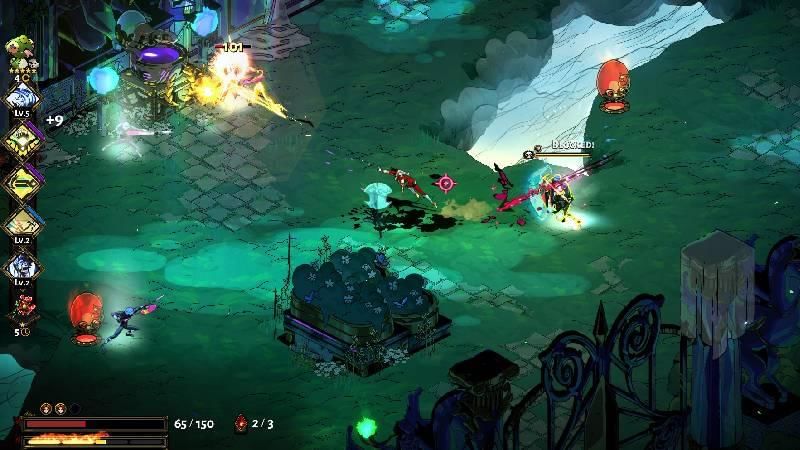Viewport: 800px width, 450px height.
Task: Click the red flower icon marked 5
Action: click(x=20, y=306)
